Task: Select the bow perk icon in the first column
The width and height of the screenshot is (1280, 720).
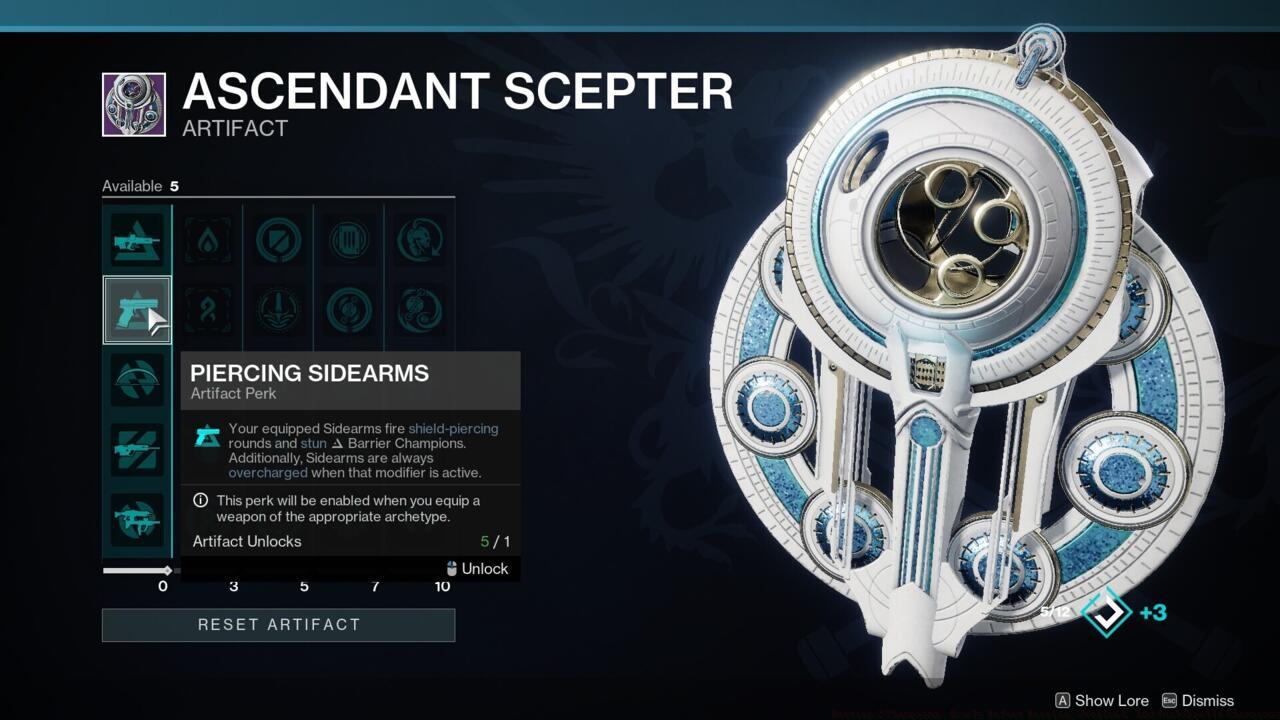Action: 137,380
